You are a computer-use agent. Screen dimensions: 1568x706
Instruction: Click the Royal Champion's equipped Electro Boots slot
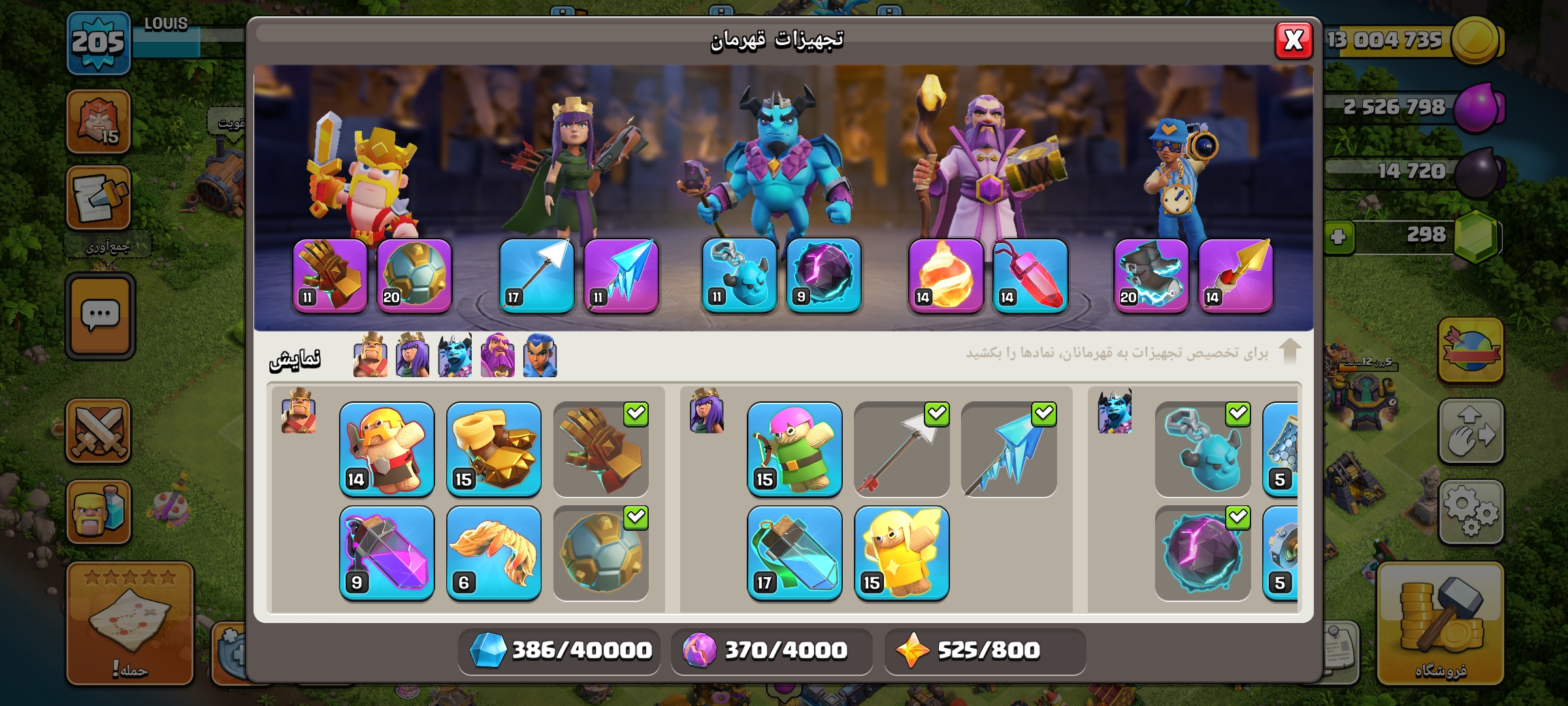pos(1151,275)
